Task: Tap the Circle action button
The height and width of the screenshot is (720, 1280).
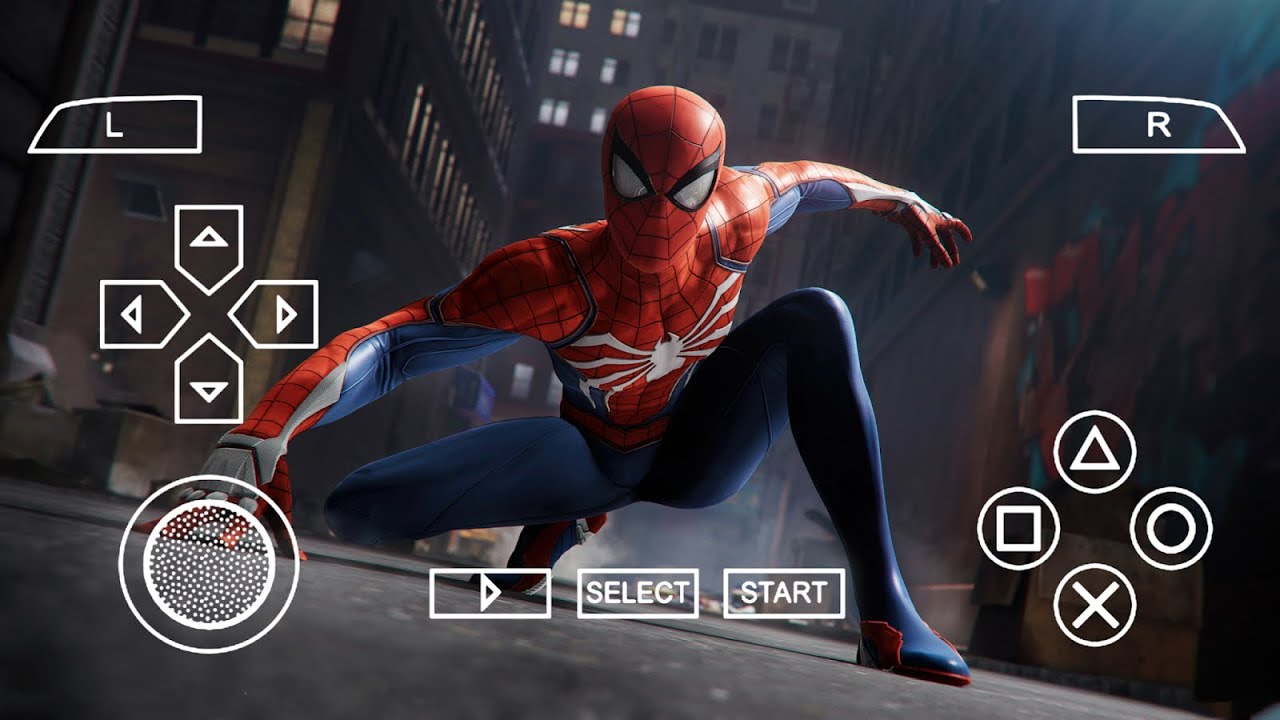Action: pos(1171,528)
